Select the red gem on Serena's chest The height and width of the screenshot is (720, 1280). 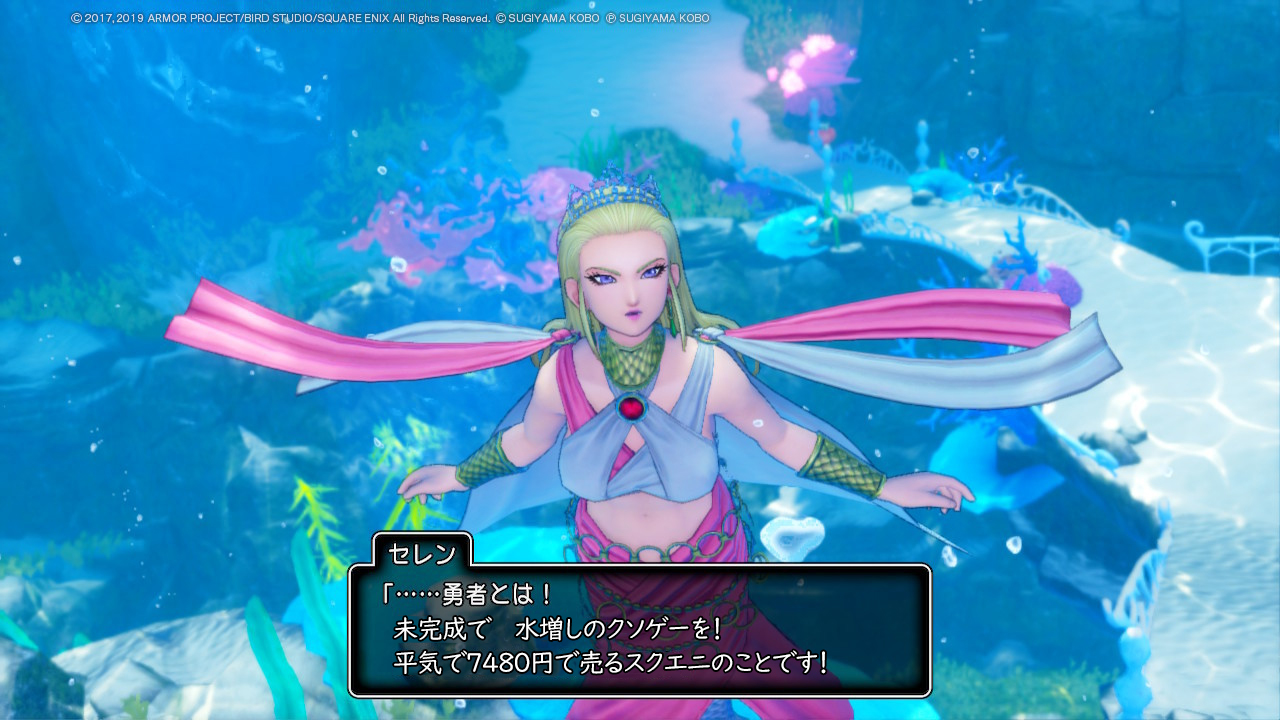[x=632, y=407]
